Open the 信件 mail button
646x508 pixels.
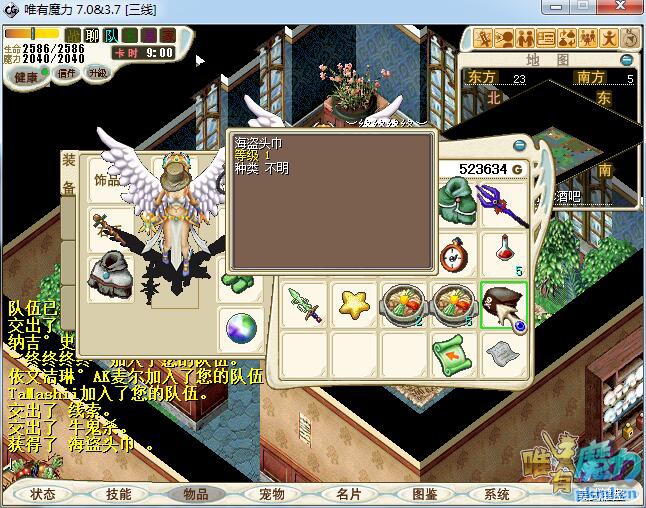coord(67,73)
